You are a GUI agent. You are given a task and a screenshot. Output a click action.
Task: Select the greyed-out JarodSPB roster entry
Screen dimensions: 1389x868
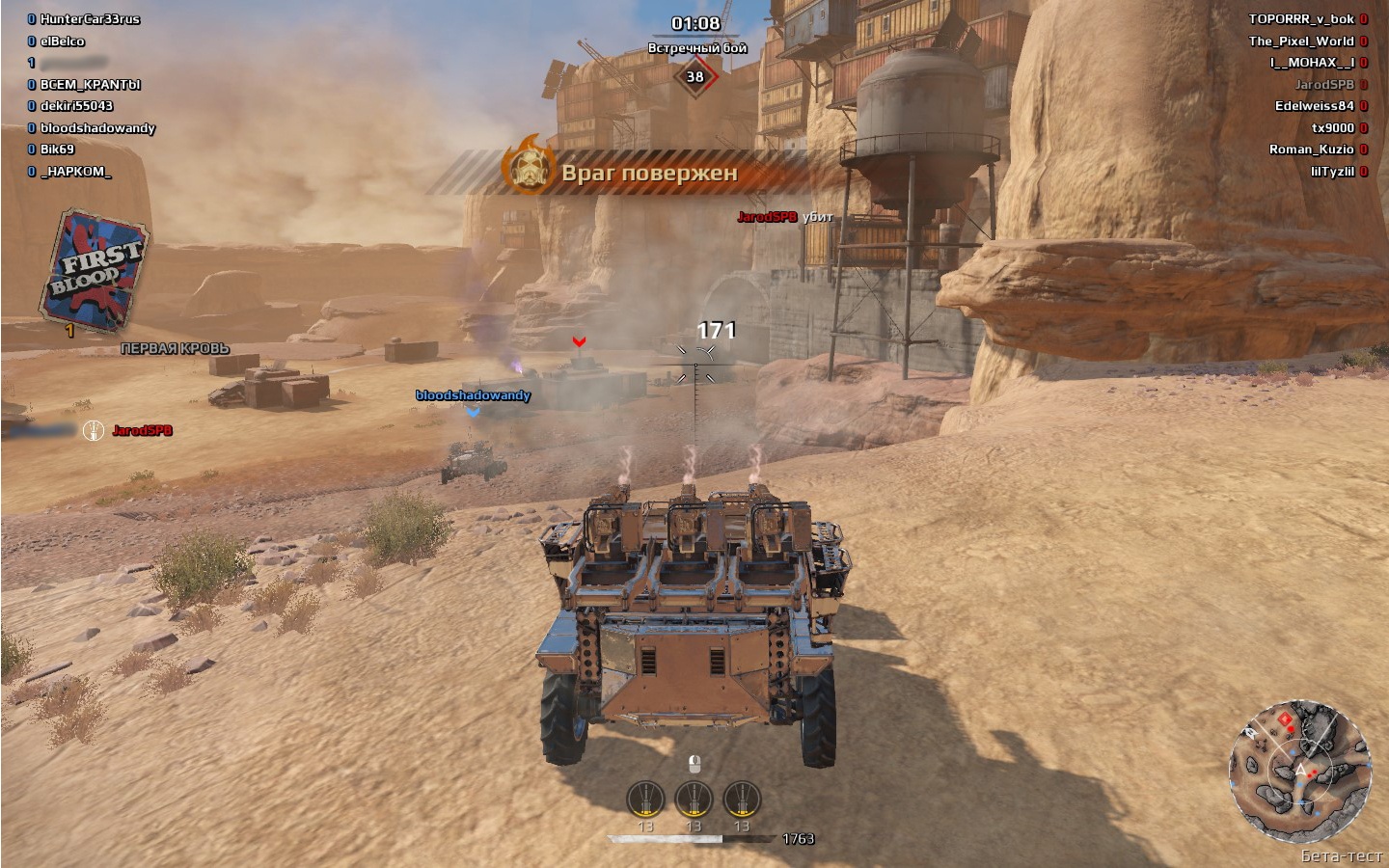(1323, 85)
